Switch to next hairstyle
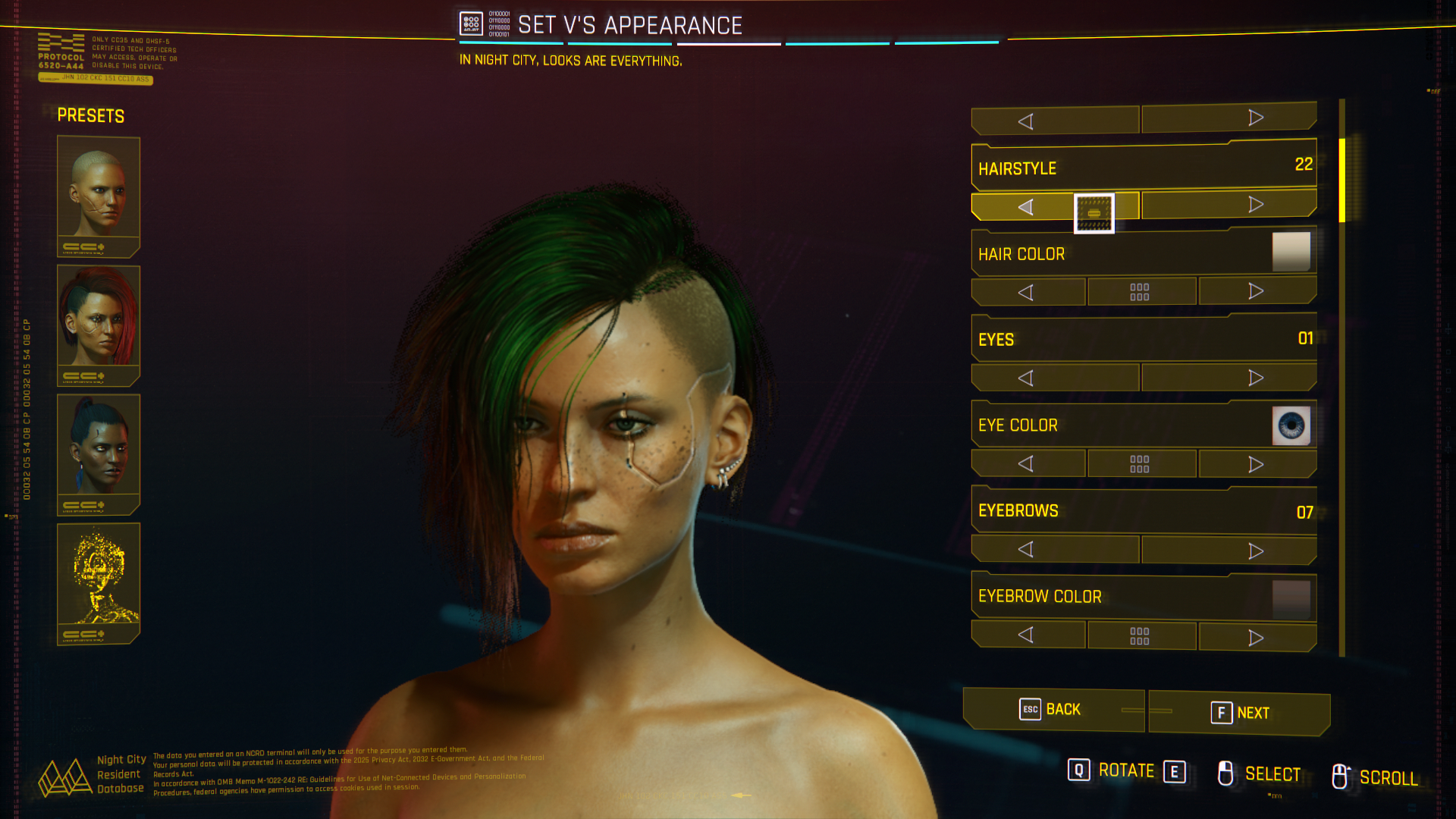Image resolution: width=1456 pixels, height=819 pixels. coord(1255,205)
